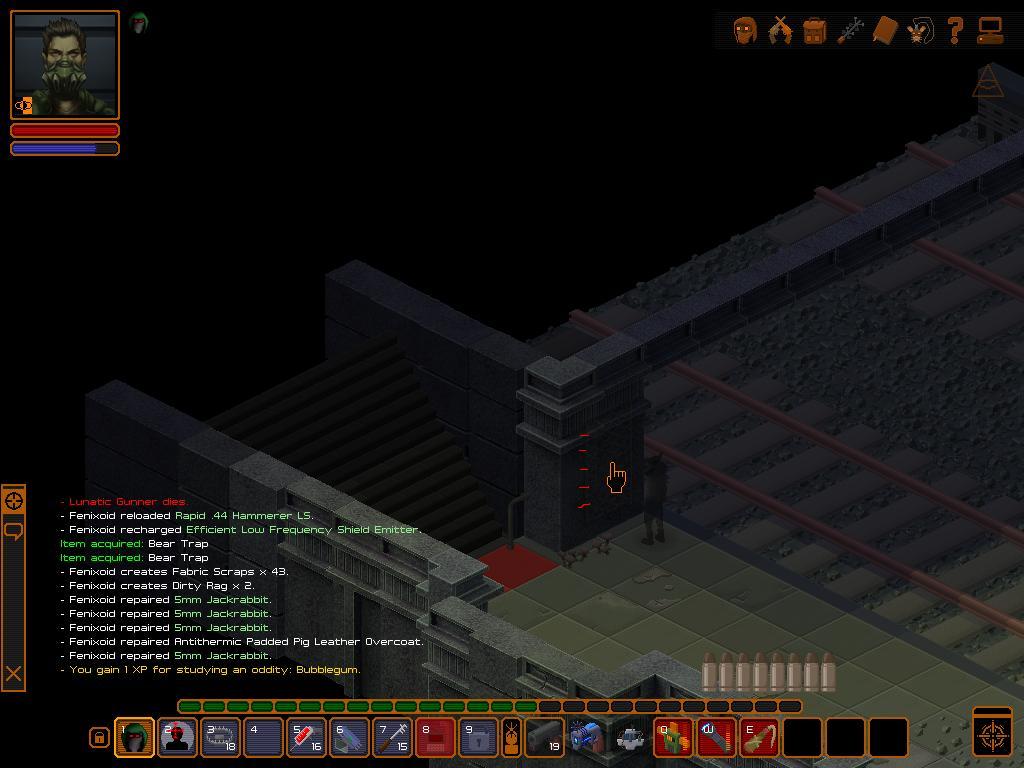Click the player character portrait
The width and height of the screenshot is (1024, 768).
coord(65,65)
